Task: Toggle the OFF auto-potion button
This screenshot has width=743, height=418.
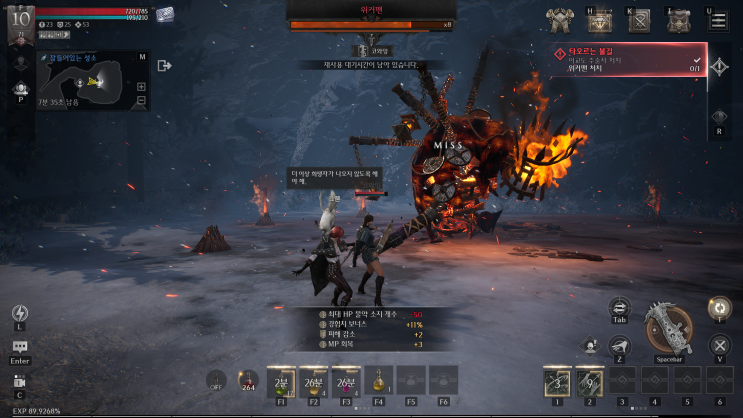Action: pyautogui.click(x=215, y=380)
